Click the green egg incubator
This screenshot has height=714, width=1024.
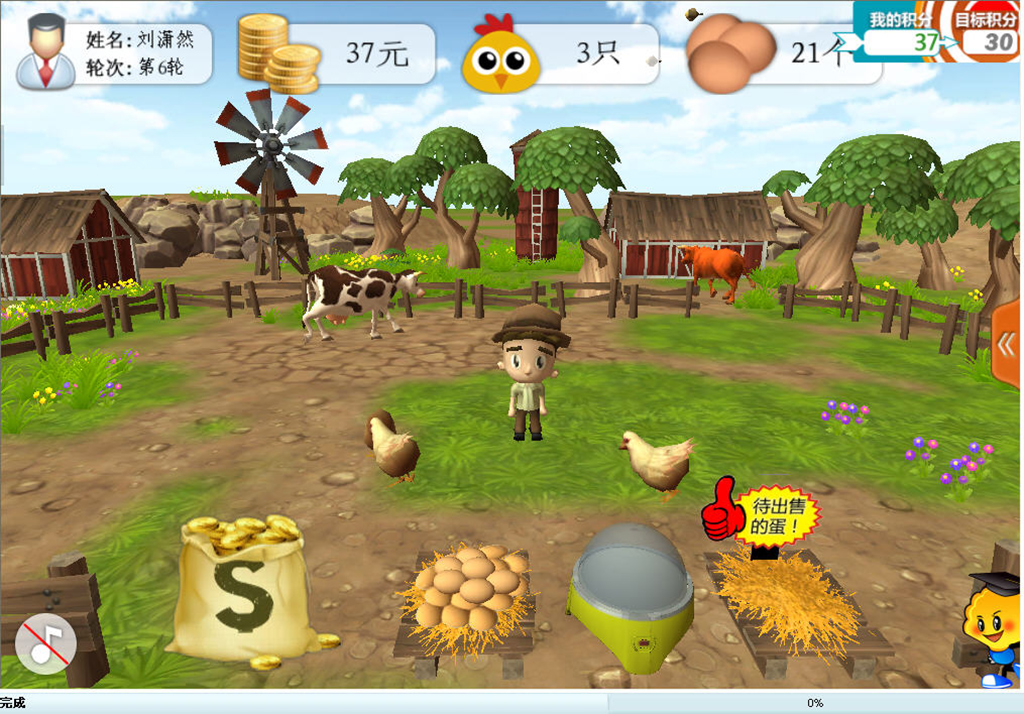click(632, 591)
